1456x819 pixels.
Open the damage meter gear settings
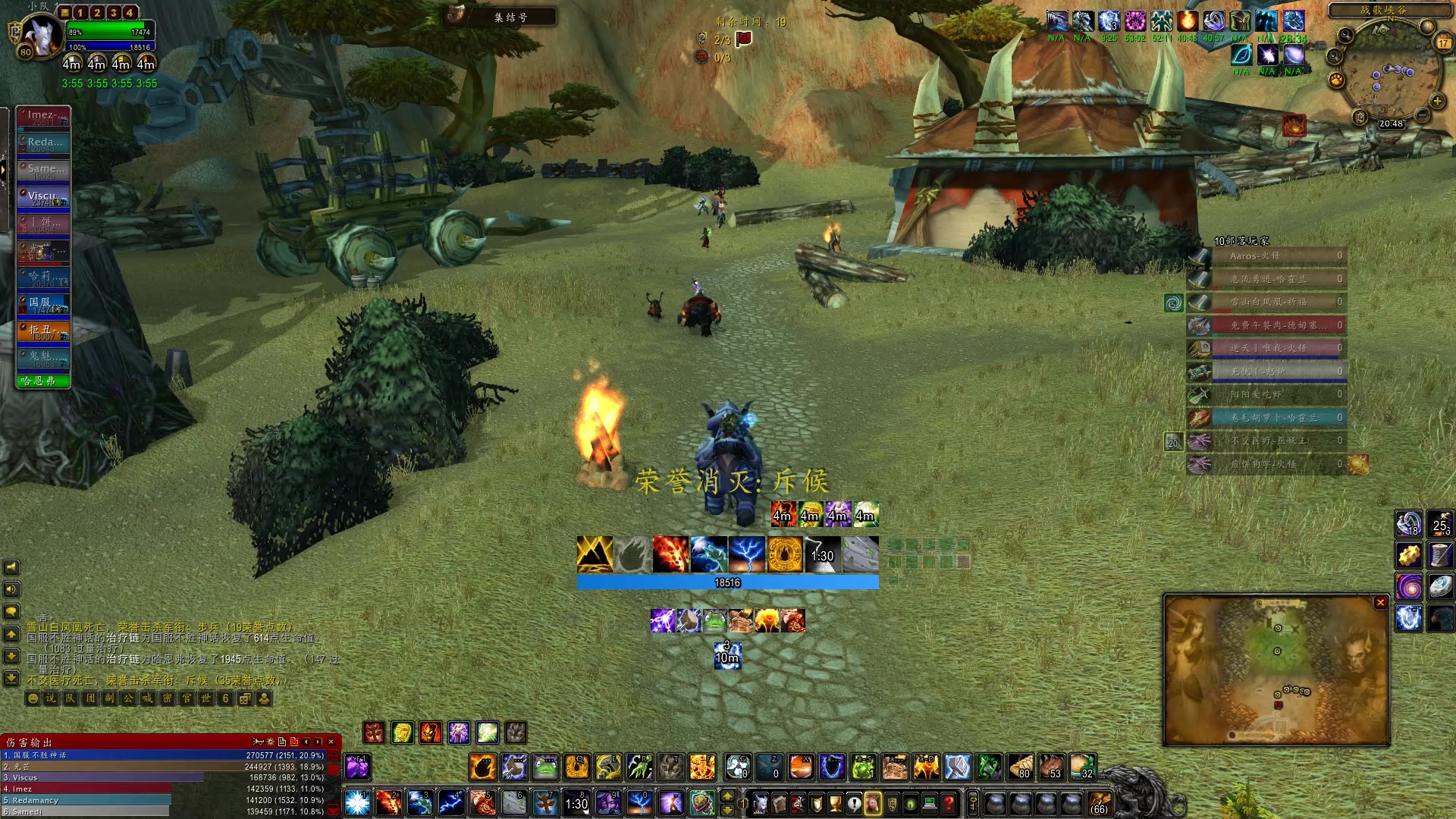pos(270,742)
